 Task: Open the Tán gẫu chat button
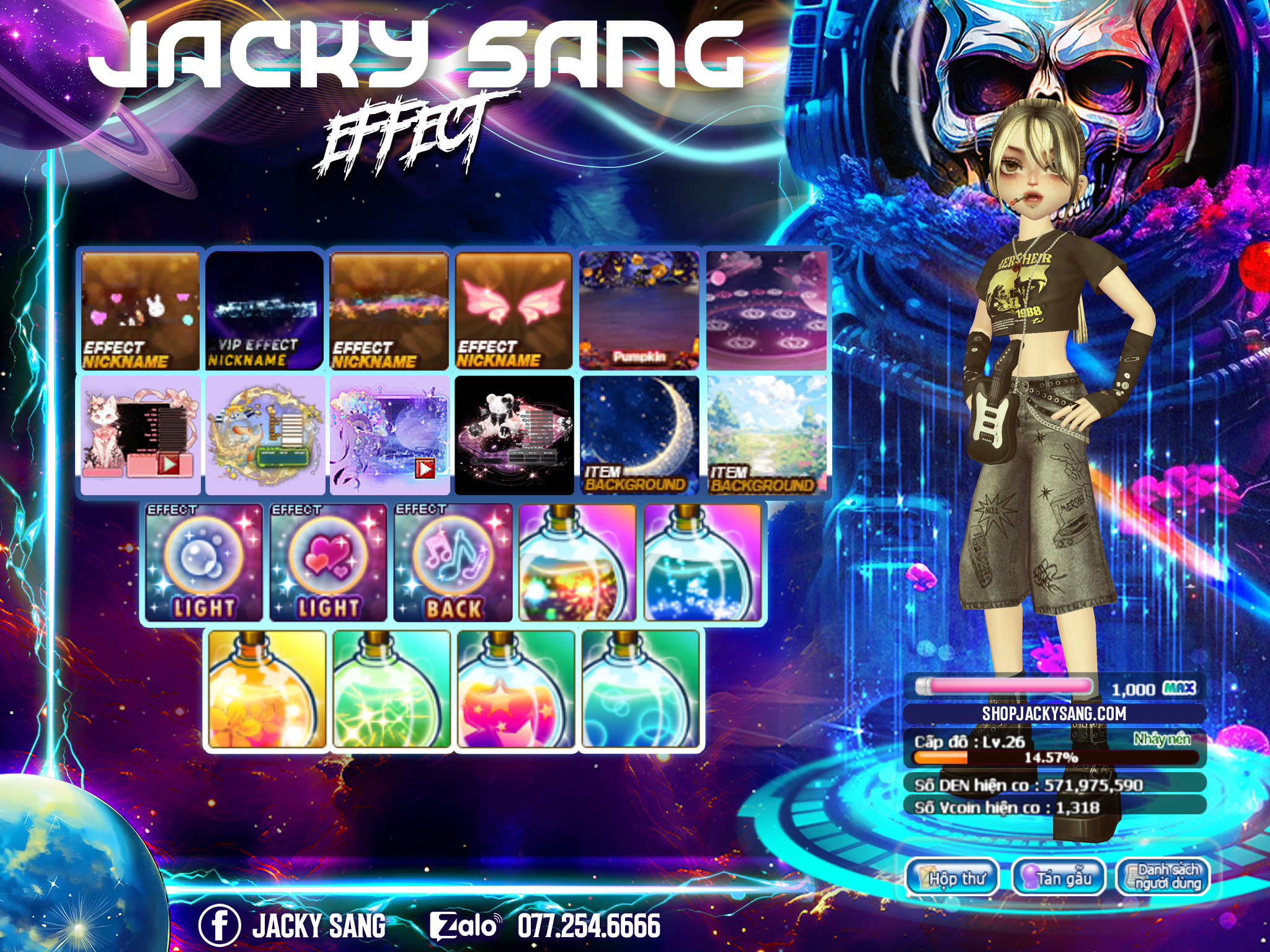coord(1059,878)
